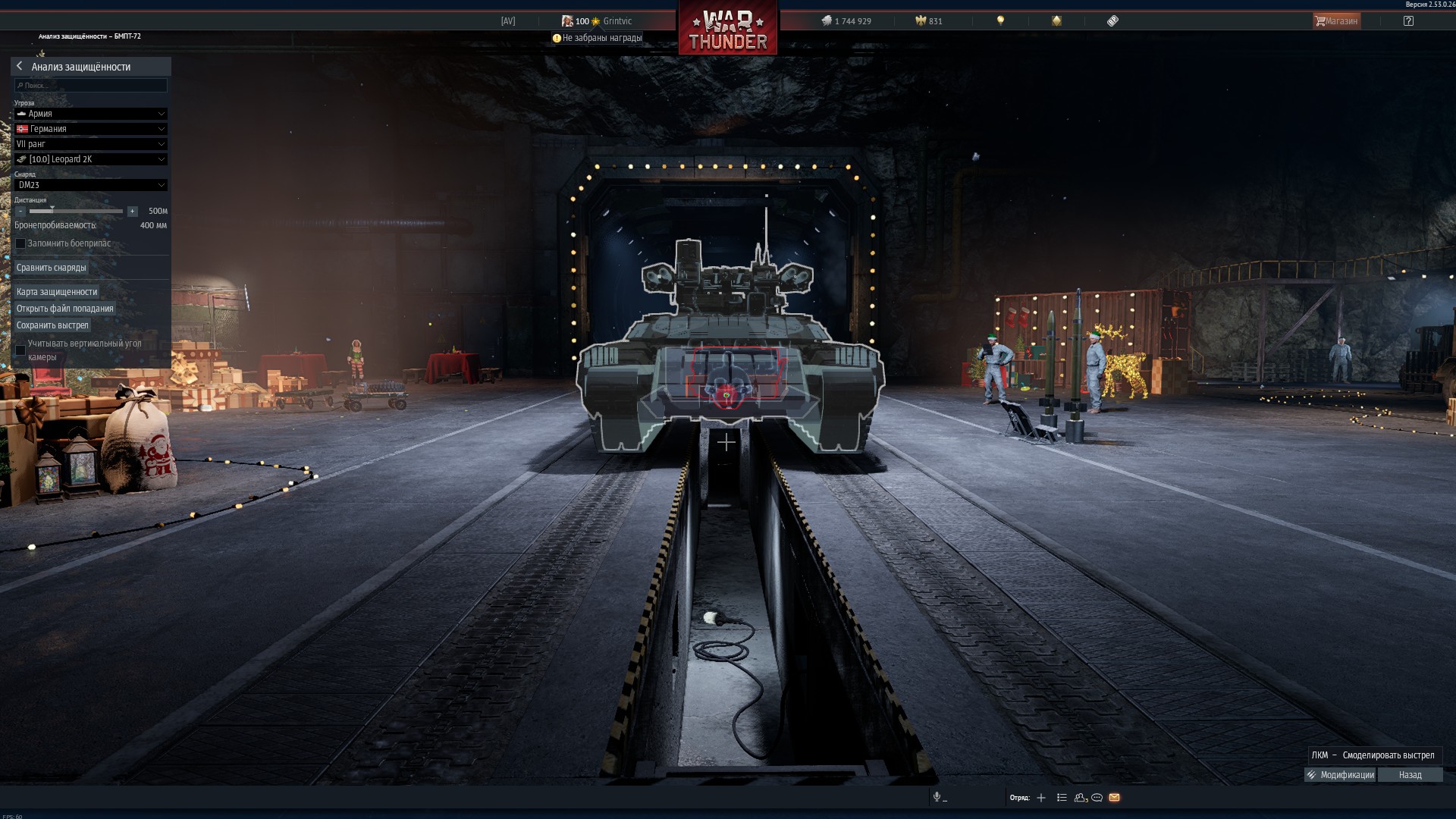Viewport: 1456px width, 819px height.
Task: Click the Назад back button
Action: pos(1410,775)
